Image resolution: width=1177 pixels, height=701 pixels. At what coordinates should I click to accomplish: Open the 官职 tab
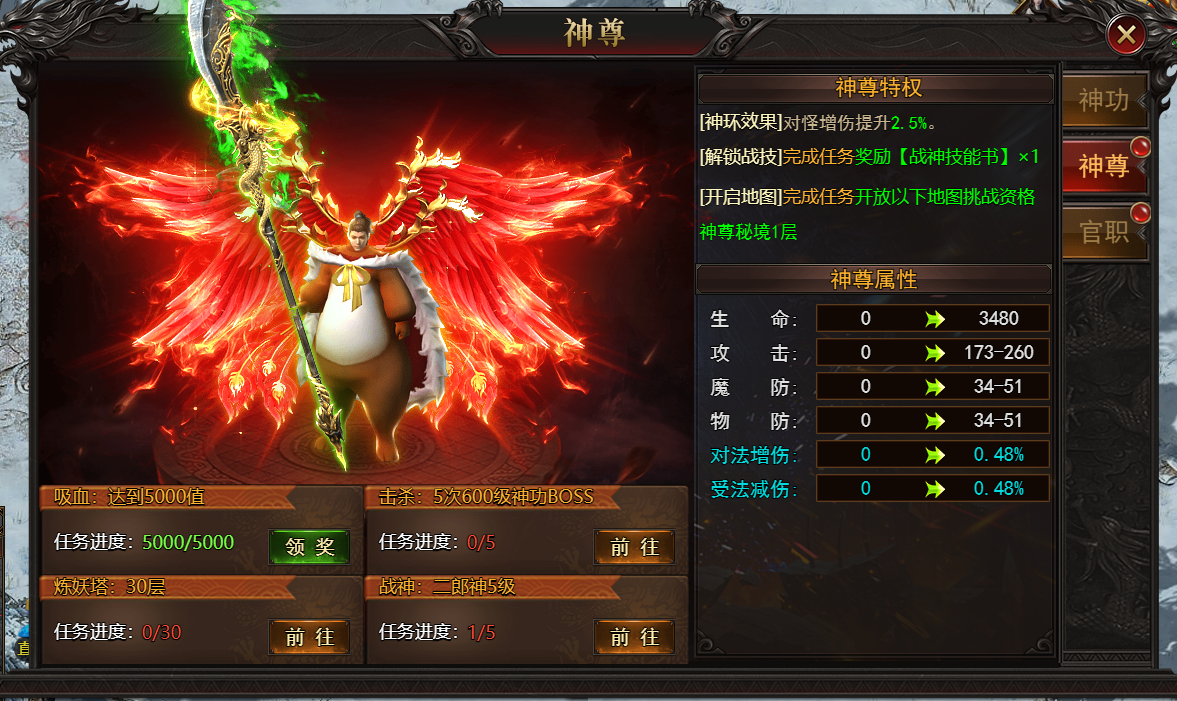click(x=1103, y=232)
